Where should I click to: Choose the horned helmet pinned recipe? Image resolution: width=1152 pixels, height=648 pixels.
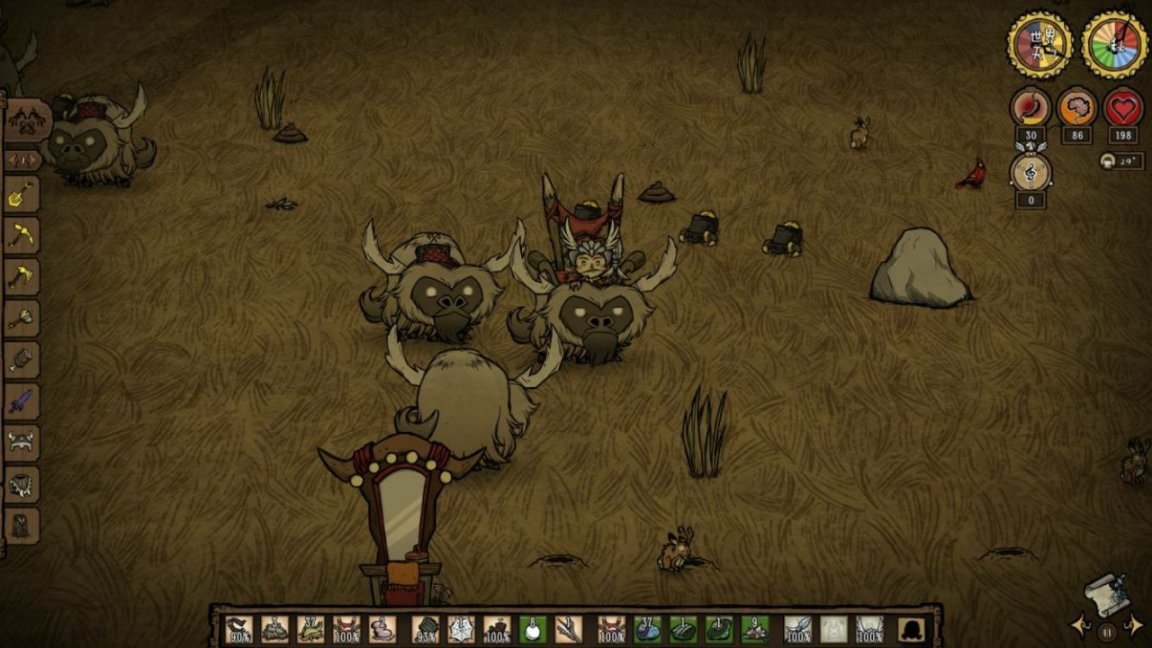coord(22,443)
